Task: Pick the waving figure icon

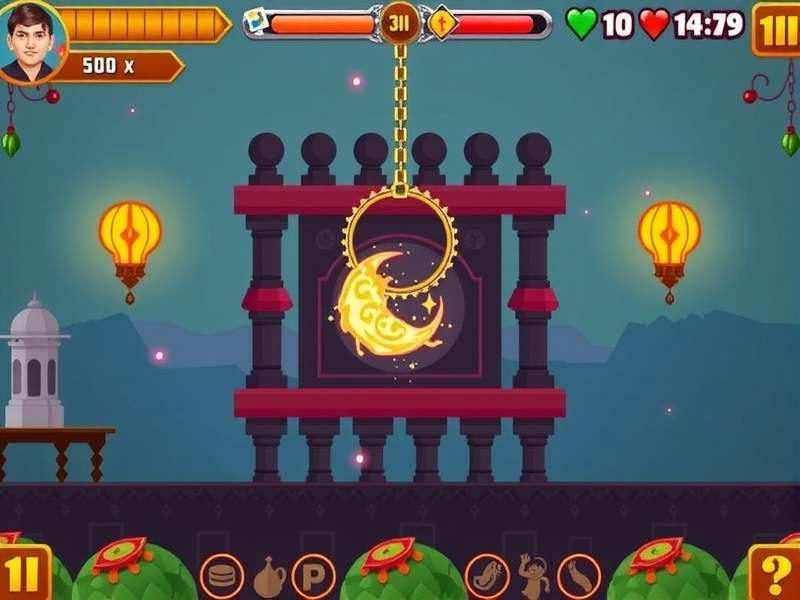Action: point(533,576)
